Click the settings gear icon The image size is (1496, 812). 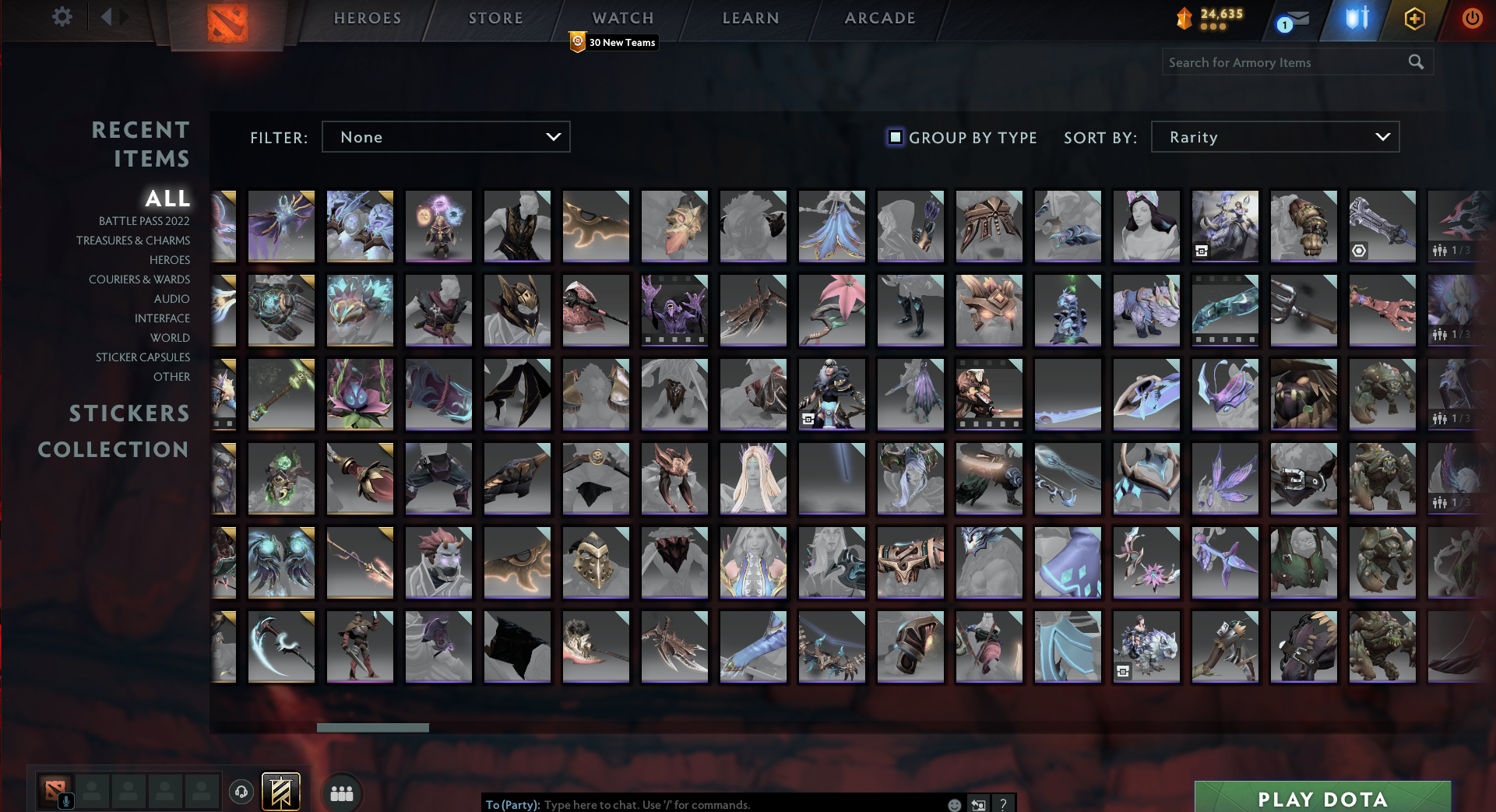[x=62, y=16]
